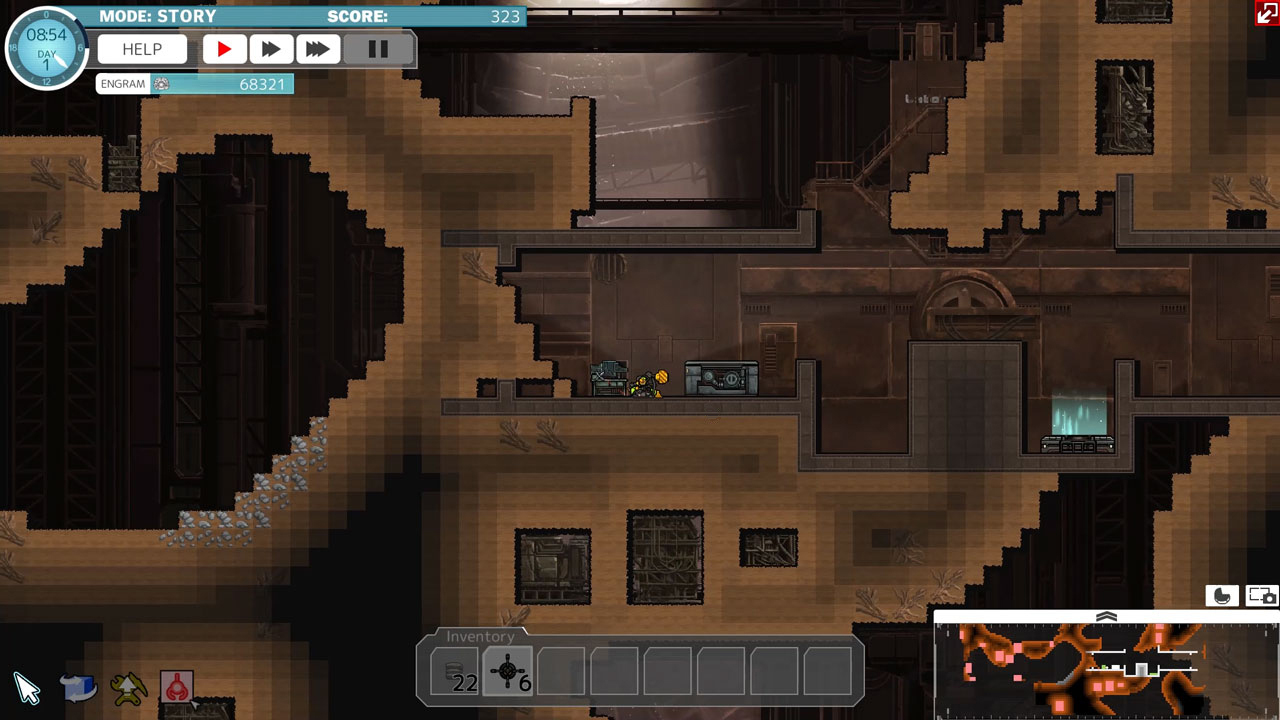The height and width of the screenshot is (720, 1280).
Task: Open the HELP menu
Action: pyautogui.click(x=141, y=48)
